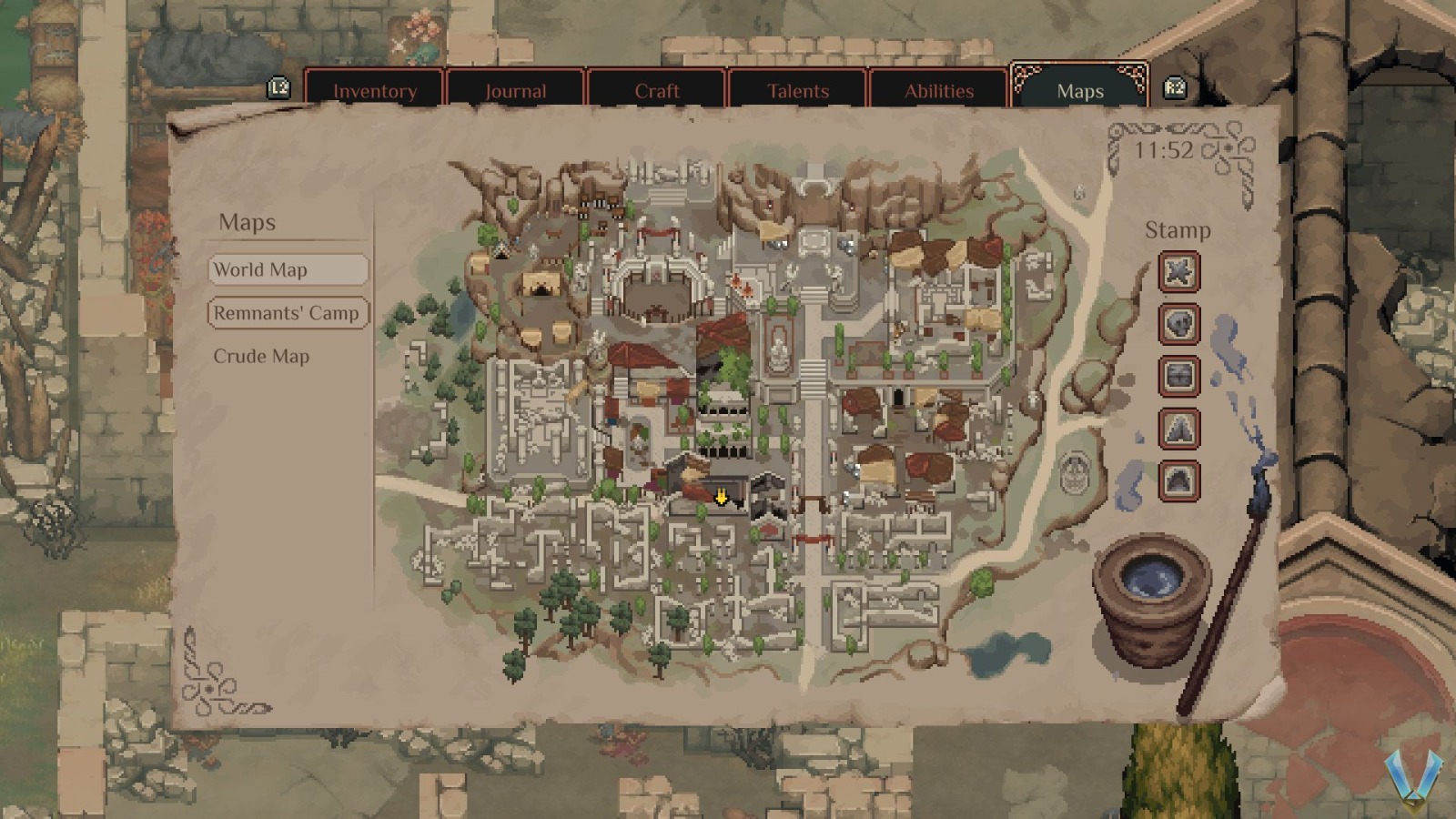
Task: Switch to the Craft tab
Action: [x=656, y=90]
